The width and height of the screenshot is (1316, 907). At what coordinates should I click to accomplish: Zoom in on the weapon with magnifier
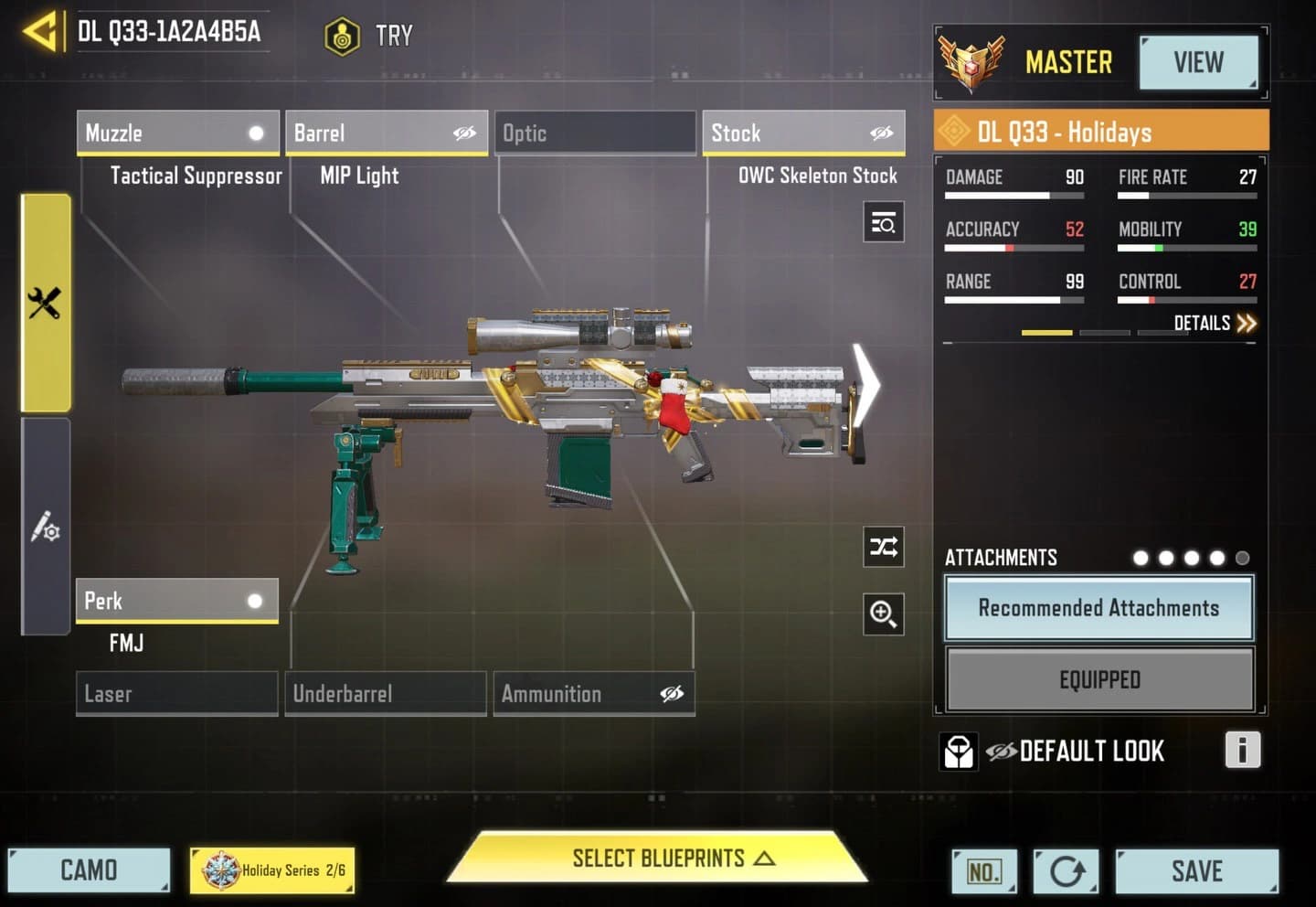pos(883,614)
